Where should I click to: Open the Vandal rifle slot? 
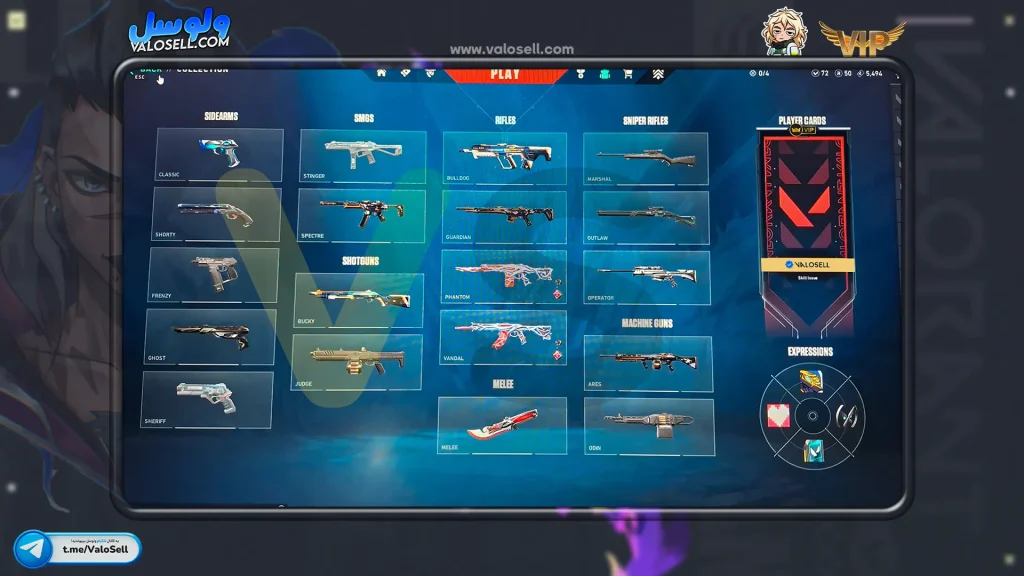coord(502,337)
